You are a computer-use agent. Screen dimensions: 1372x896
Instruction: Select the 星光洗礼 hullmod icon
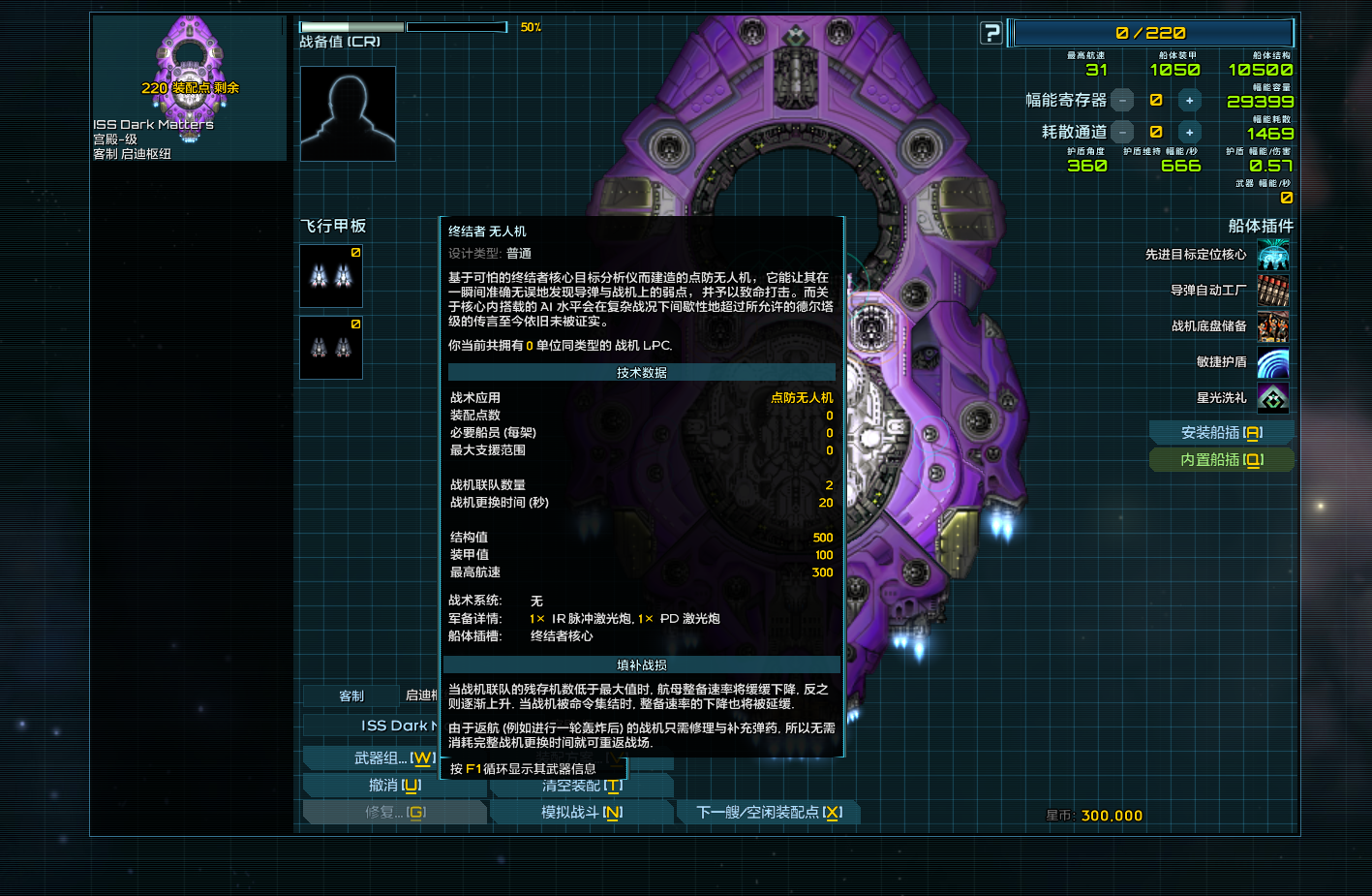pos(1273,398)
